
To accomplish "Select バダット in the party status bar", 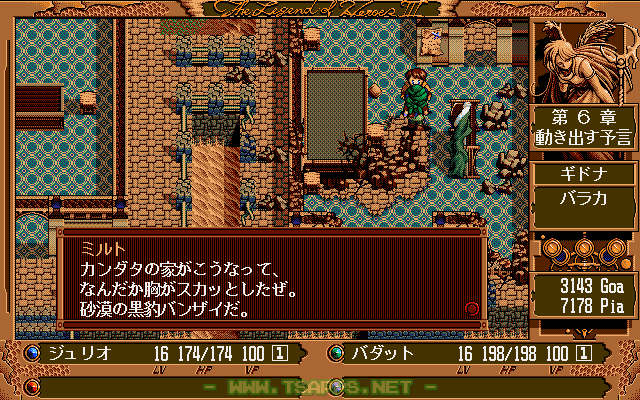I will tap(379, 353).
